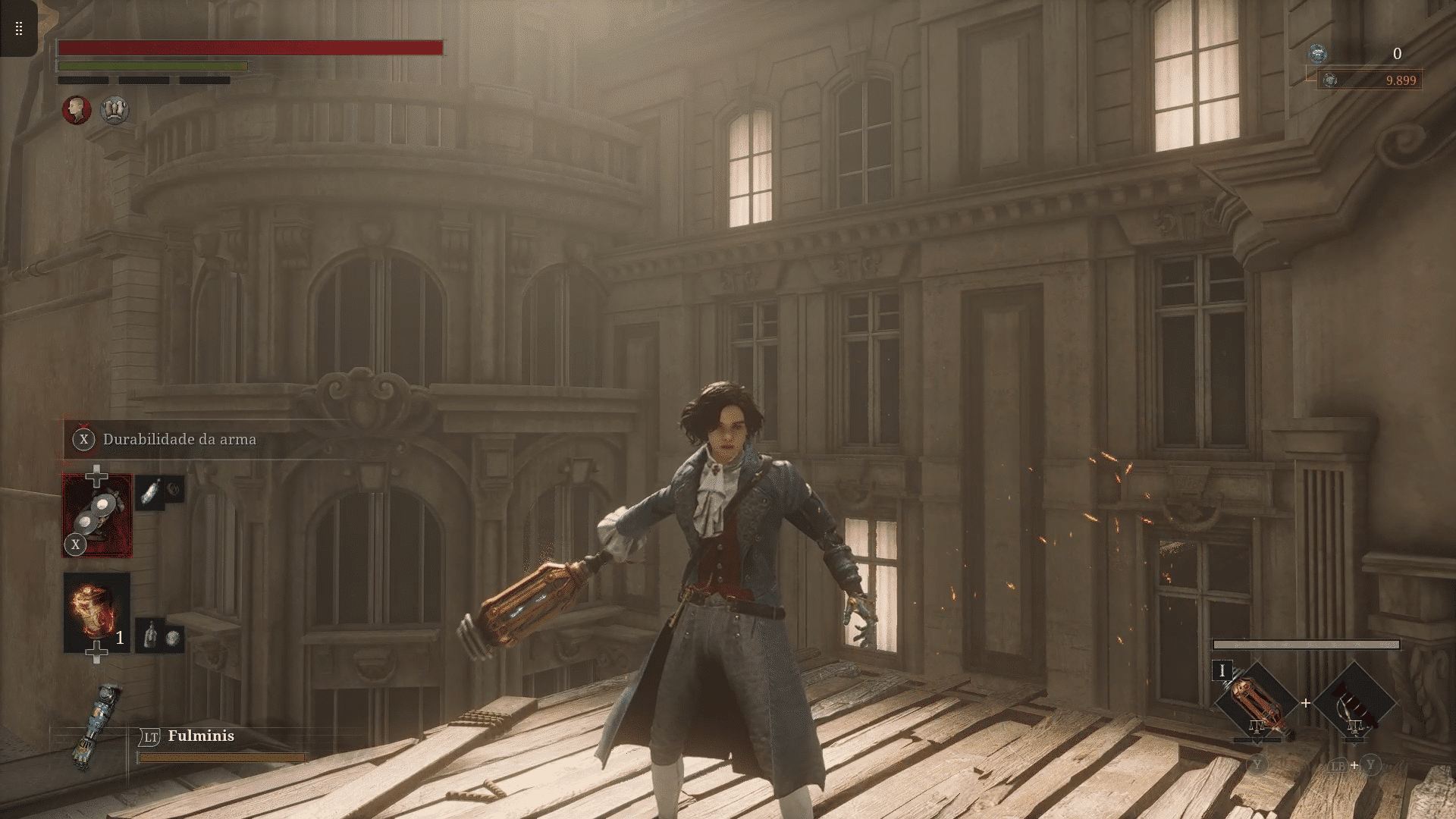The image size is (1456, 819).
Task: Click the grey armor status icon
Action: pyautogui.click(x=115, y=110)
